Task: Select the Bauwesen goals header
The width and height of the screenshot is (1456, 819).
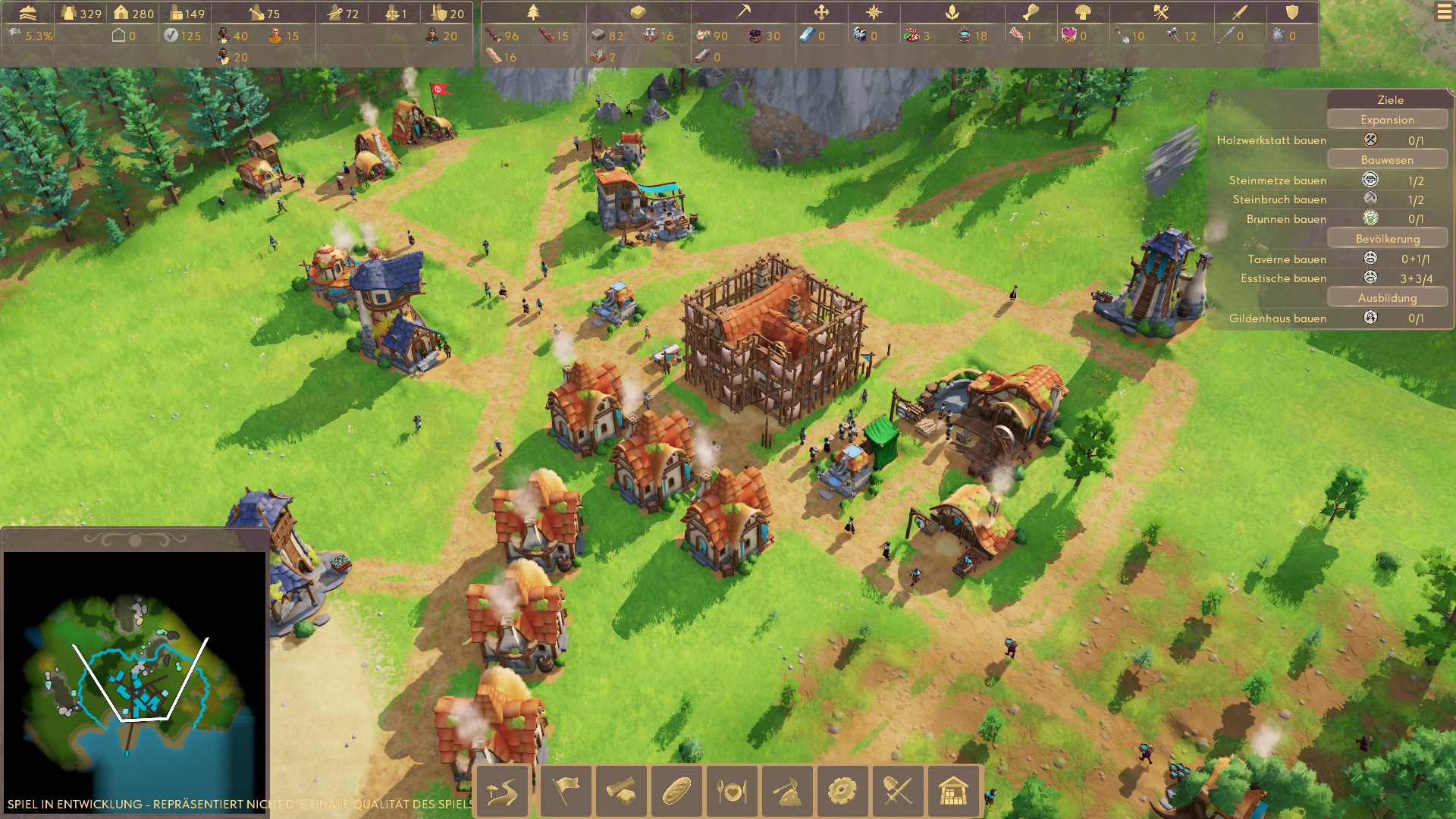Action: 1387,160
